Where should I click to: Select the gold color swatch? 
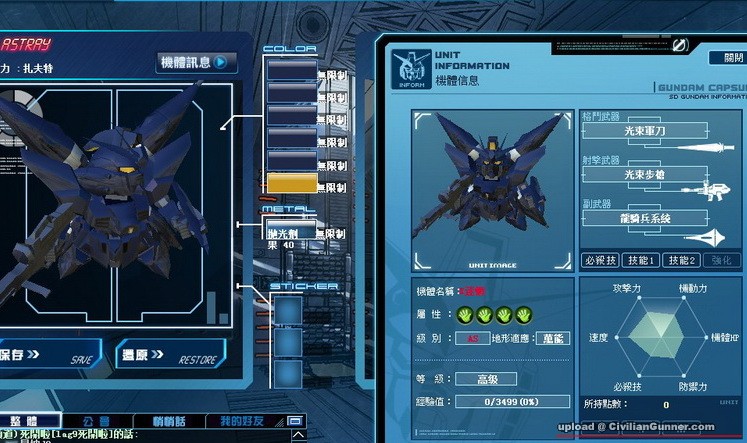pyautogui.click(x=290, y=183)
